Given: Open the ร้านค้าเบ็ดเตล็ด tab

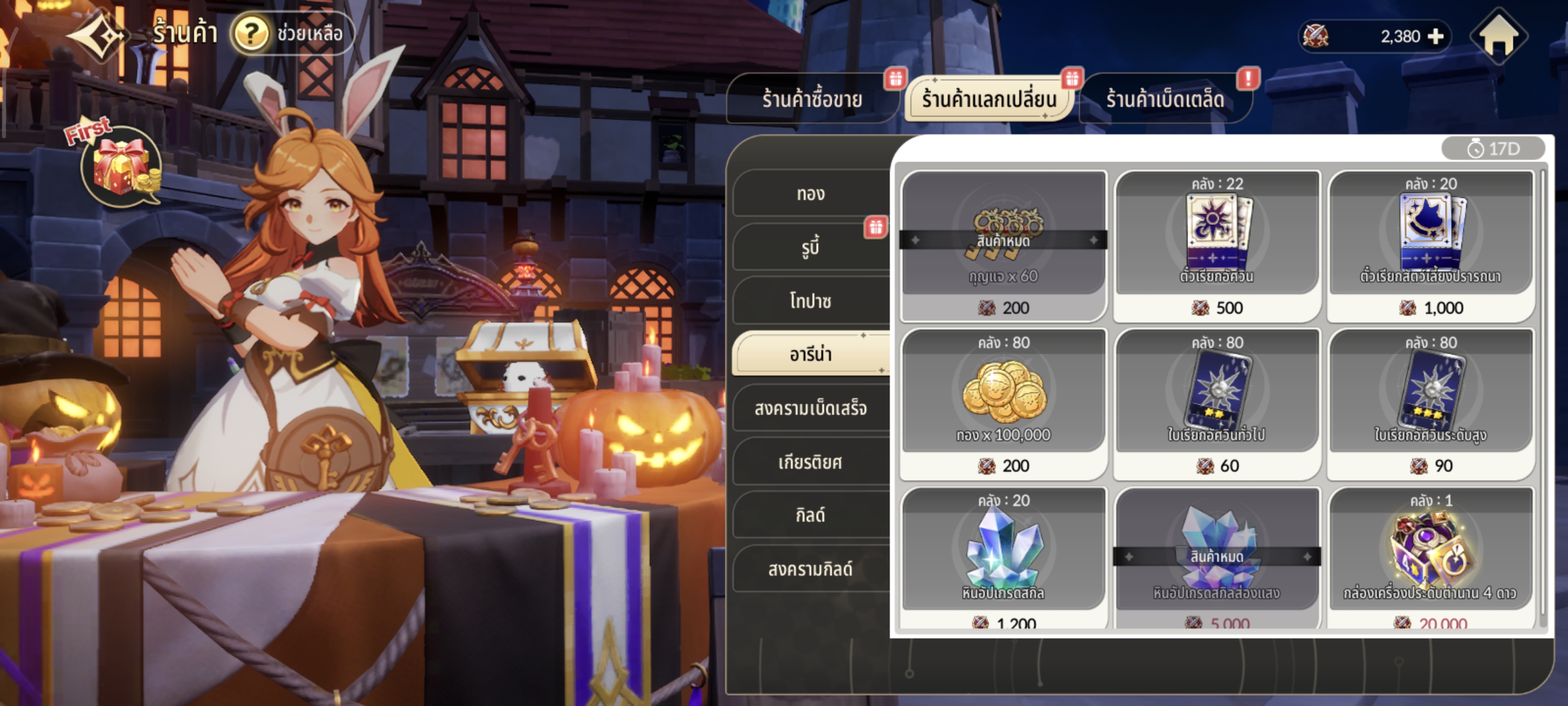Looking at the screenshot, I should pos(1164,100).
